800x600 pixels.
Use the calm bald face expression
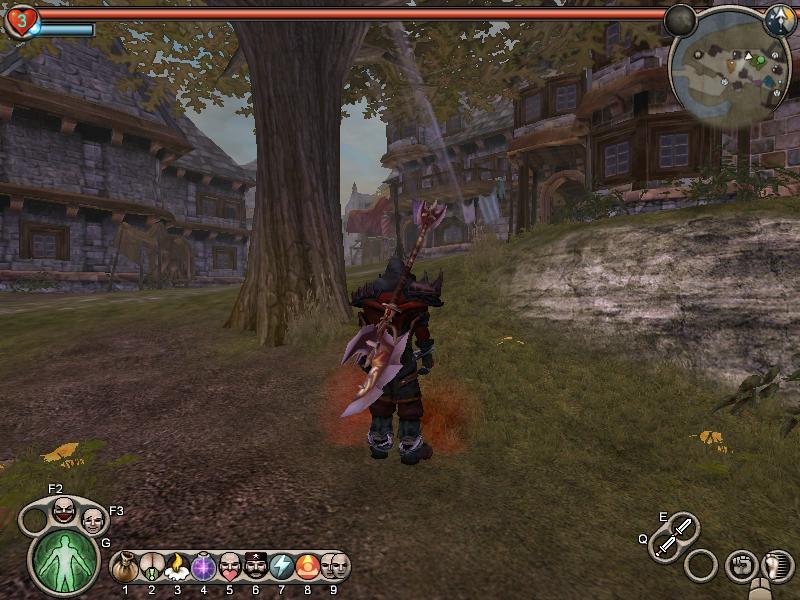click(92, 520)
